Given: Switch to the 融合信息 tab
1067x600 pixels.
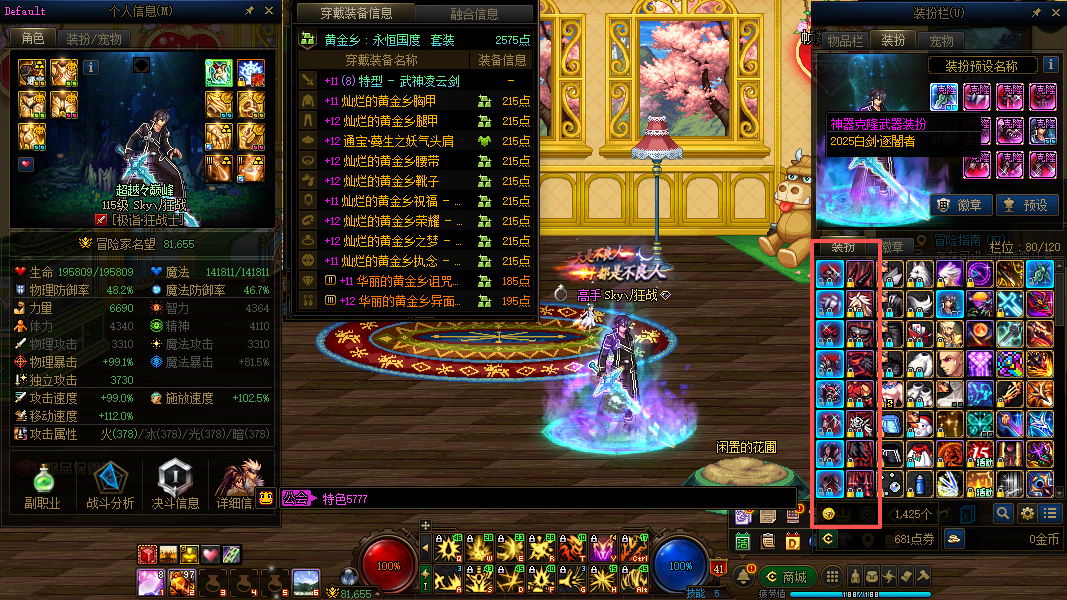Looking at the screenshot, I should tap(474, 14).
